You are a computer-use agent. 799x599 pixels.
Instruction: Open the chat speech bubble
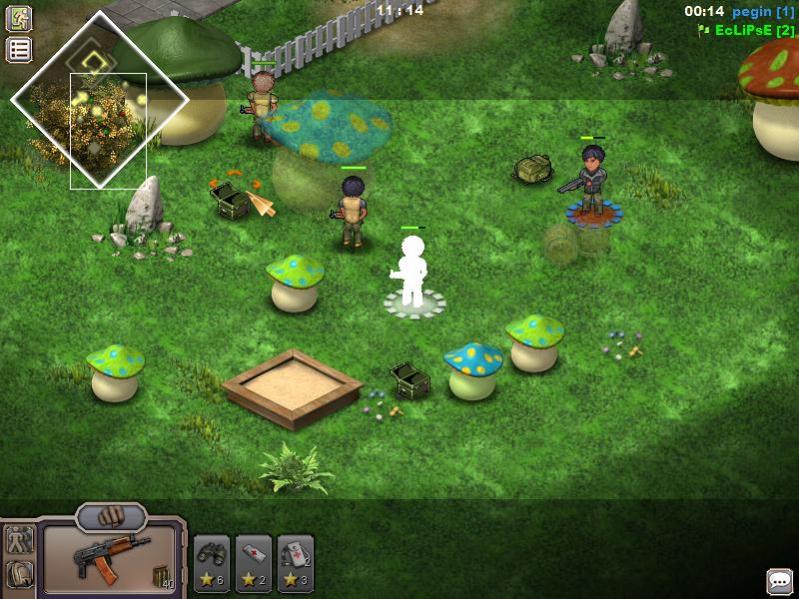point(780,581)
